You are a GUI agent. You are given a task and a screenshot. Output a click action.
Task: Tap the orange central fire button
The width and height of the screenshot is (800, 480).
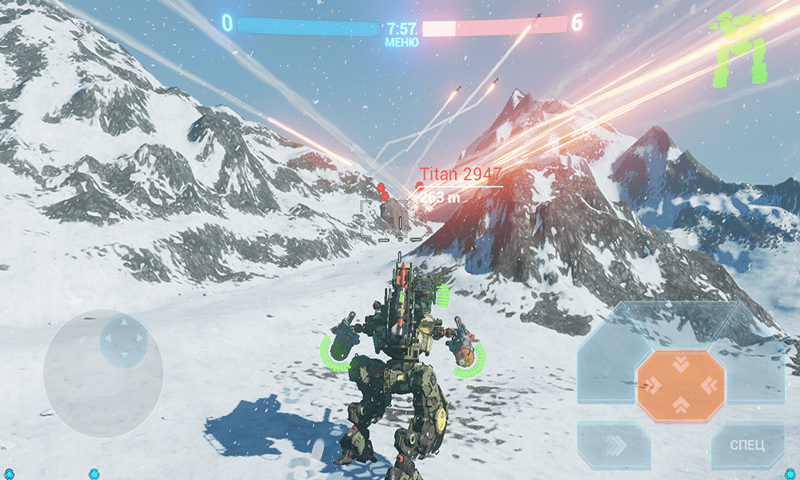680,385
